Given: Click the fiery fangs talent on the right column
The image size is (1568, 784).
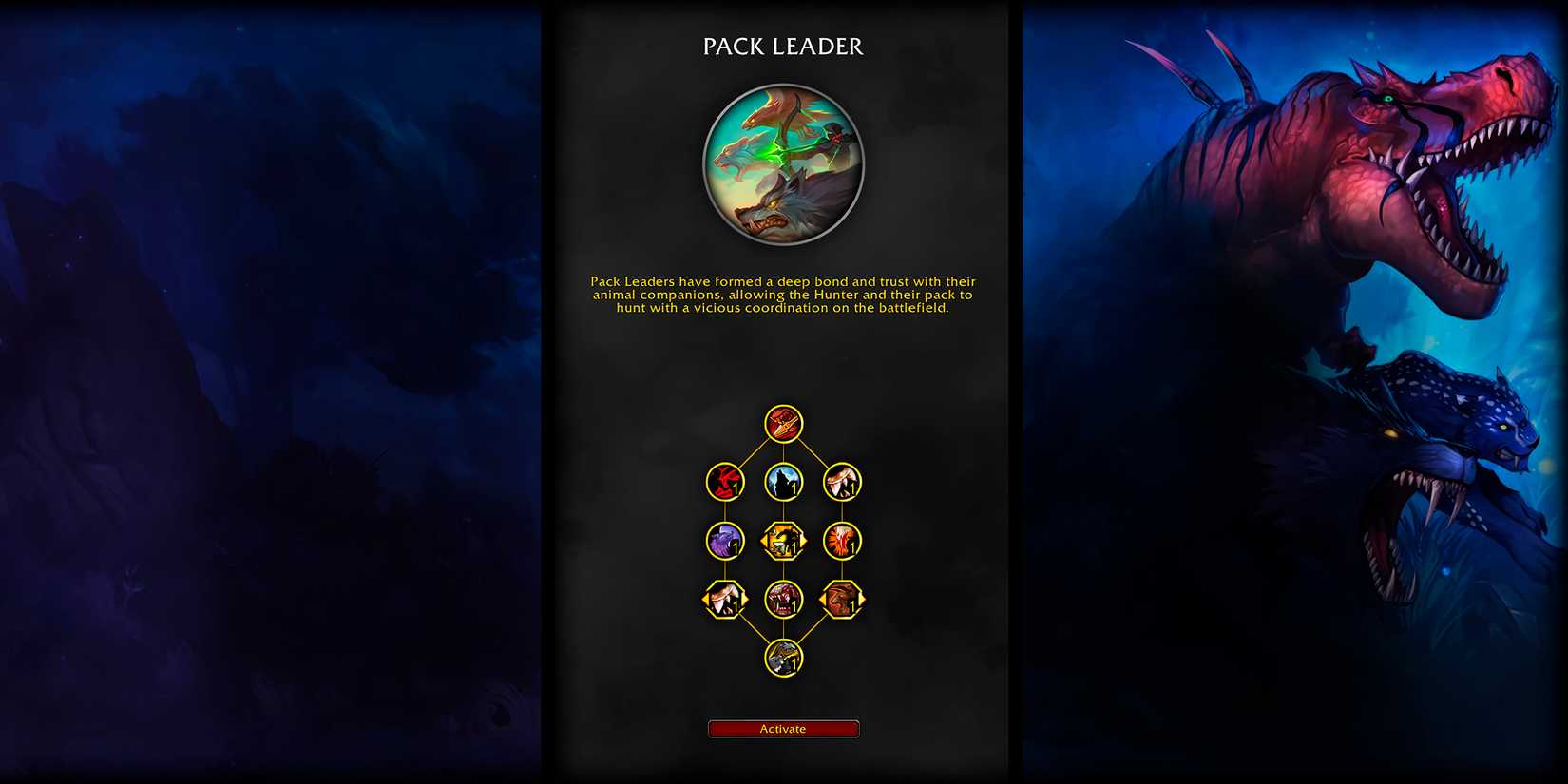Looking at the screenshot, I should (x=844, y=539).
